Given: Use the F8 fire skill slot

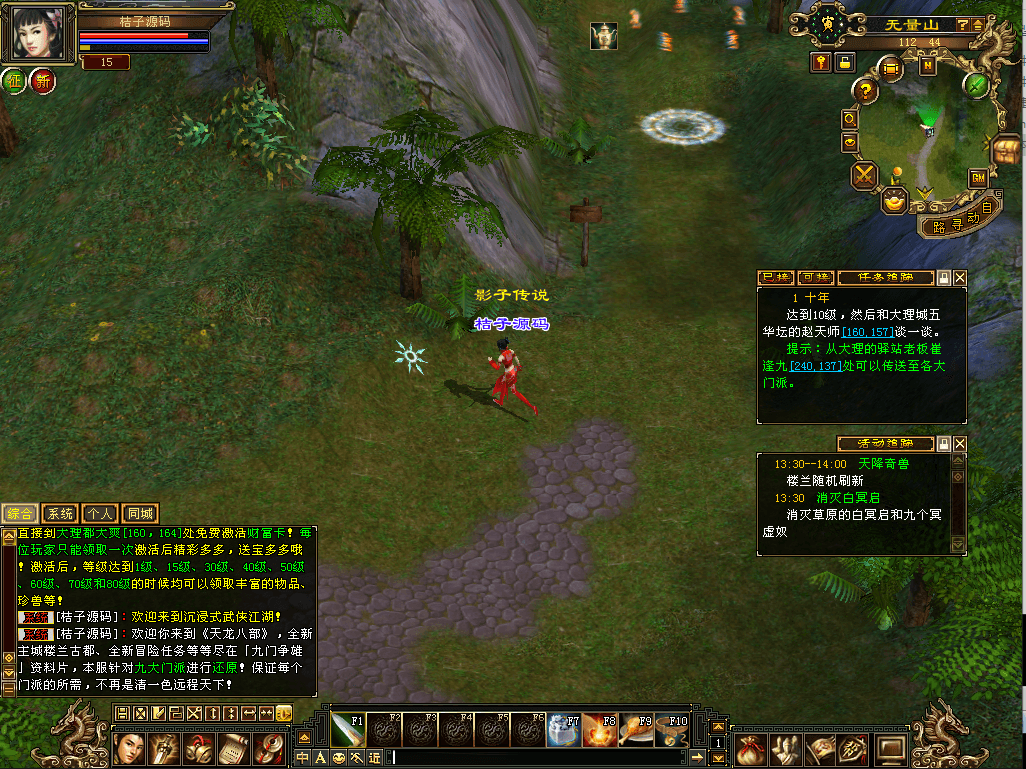Looking at the screenshot, I should 601,730.
